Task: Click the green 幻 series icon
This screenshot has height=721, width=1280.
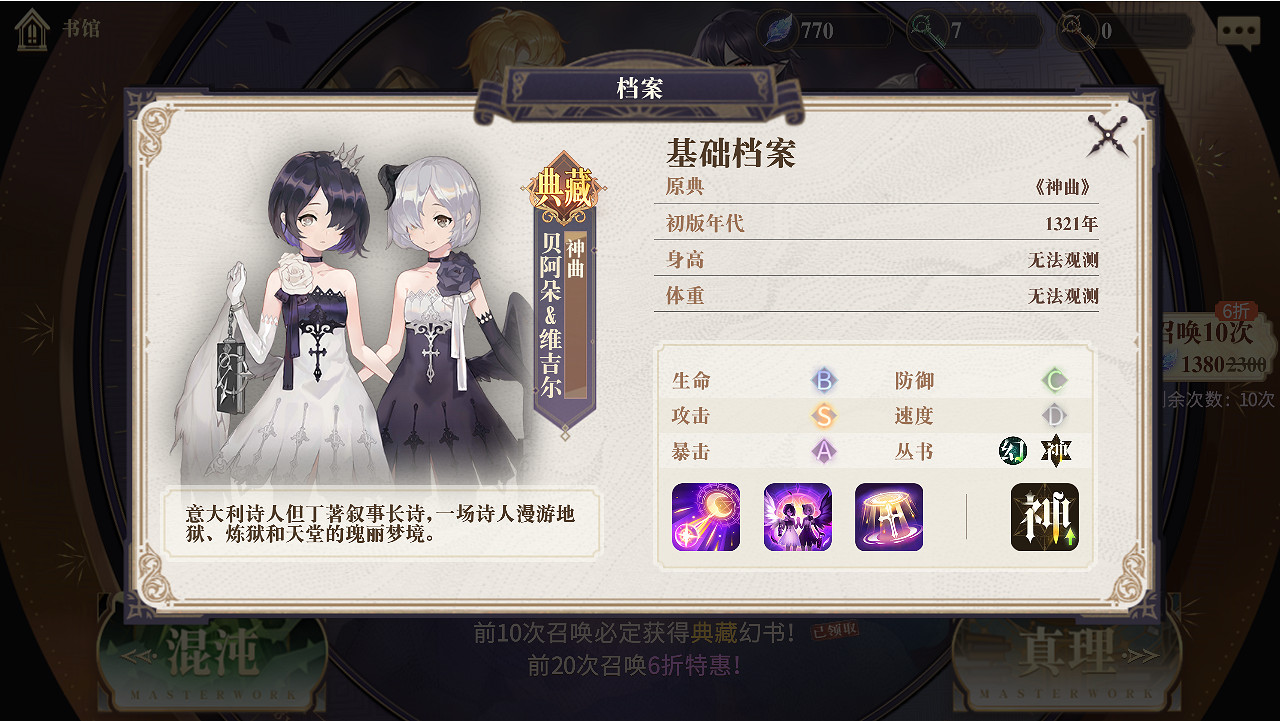Action: click(1012, 451)
